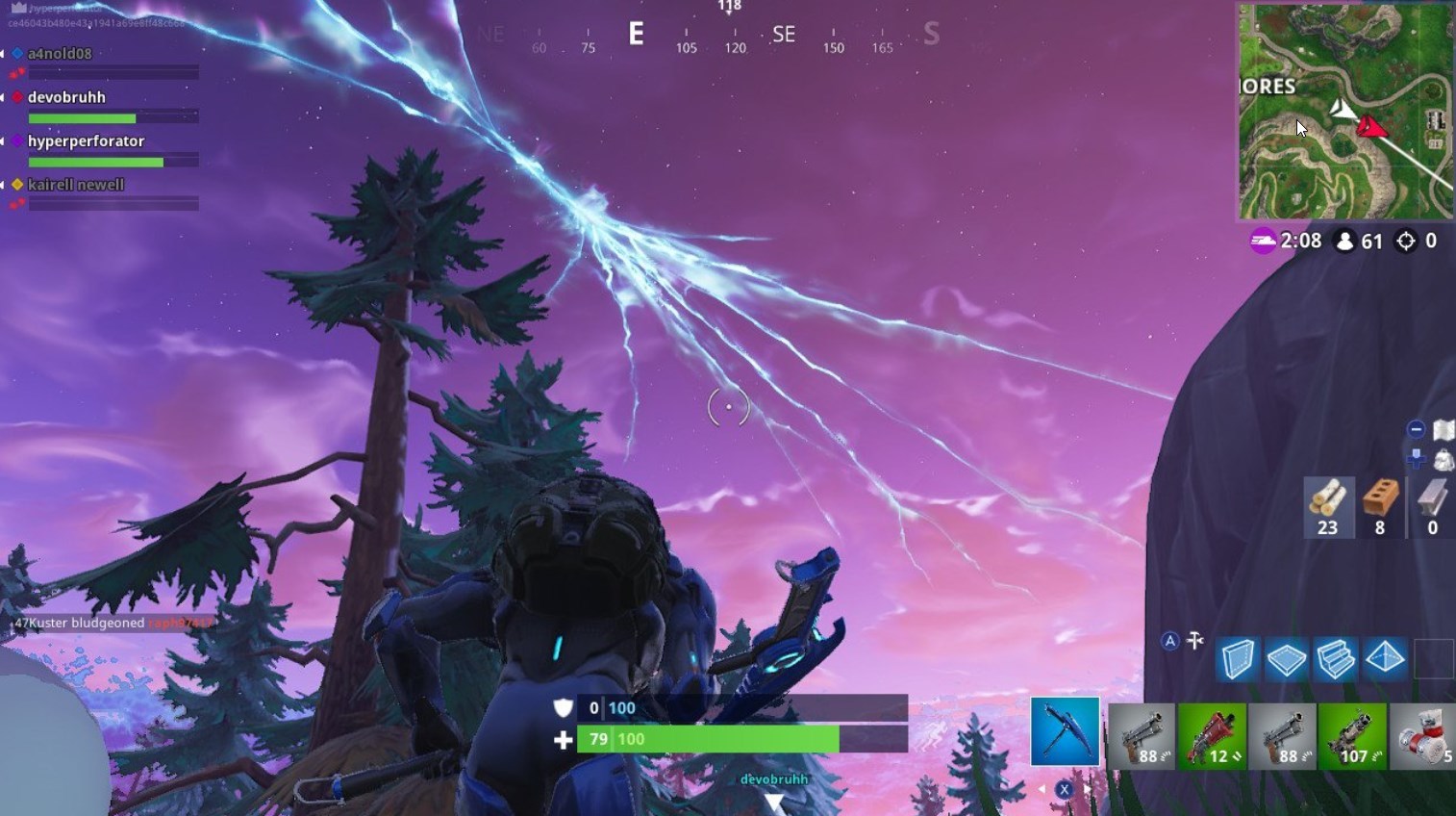1456x816 pixels.
Task: Select wood as building material
Action: [1328, 506]
